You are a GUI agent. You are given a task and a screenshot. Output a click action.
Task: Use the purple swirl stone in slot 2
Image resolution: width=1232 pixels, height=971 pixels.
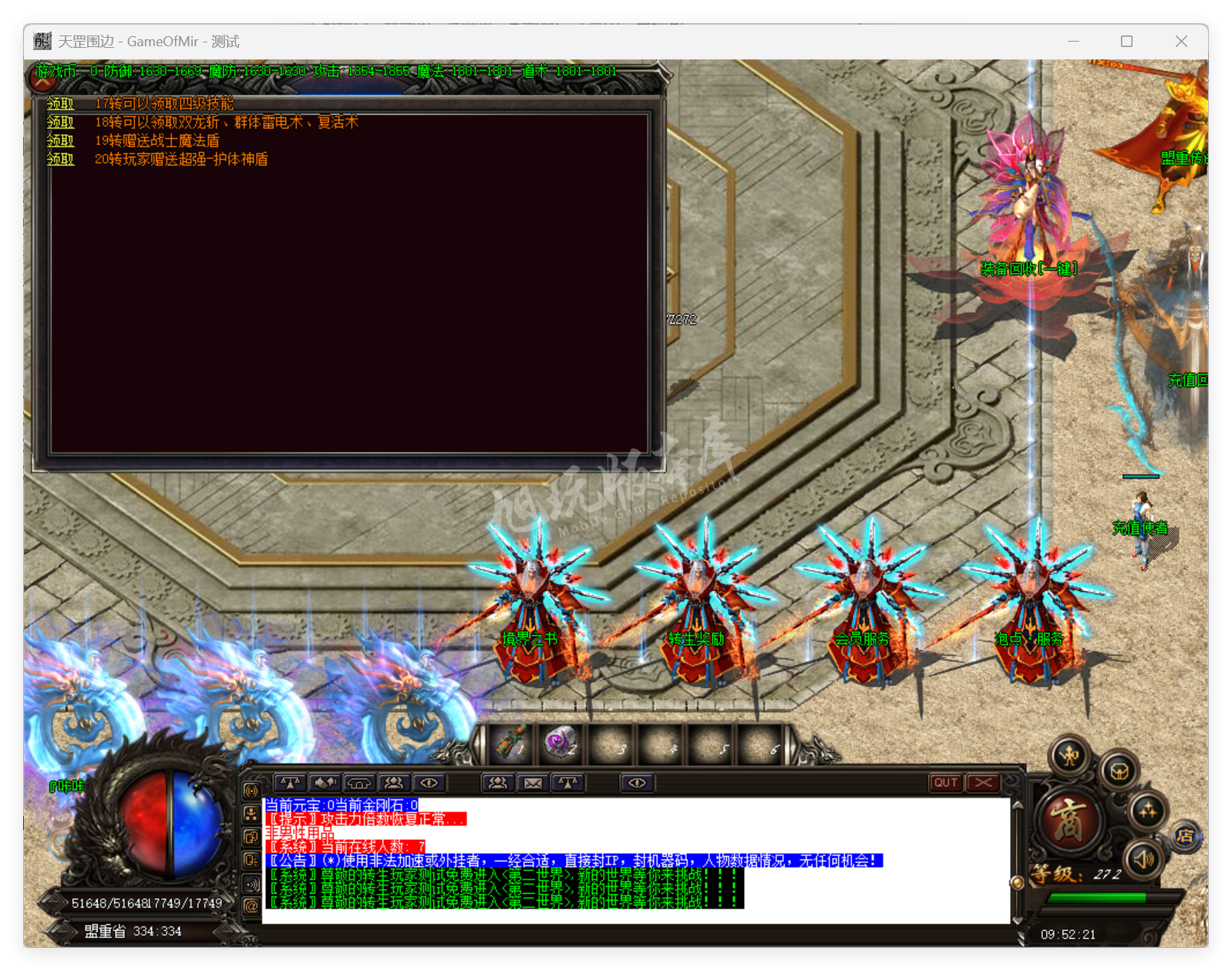pyautogui.click(x=560, y=742)
